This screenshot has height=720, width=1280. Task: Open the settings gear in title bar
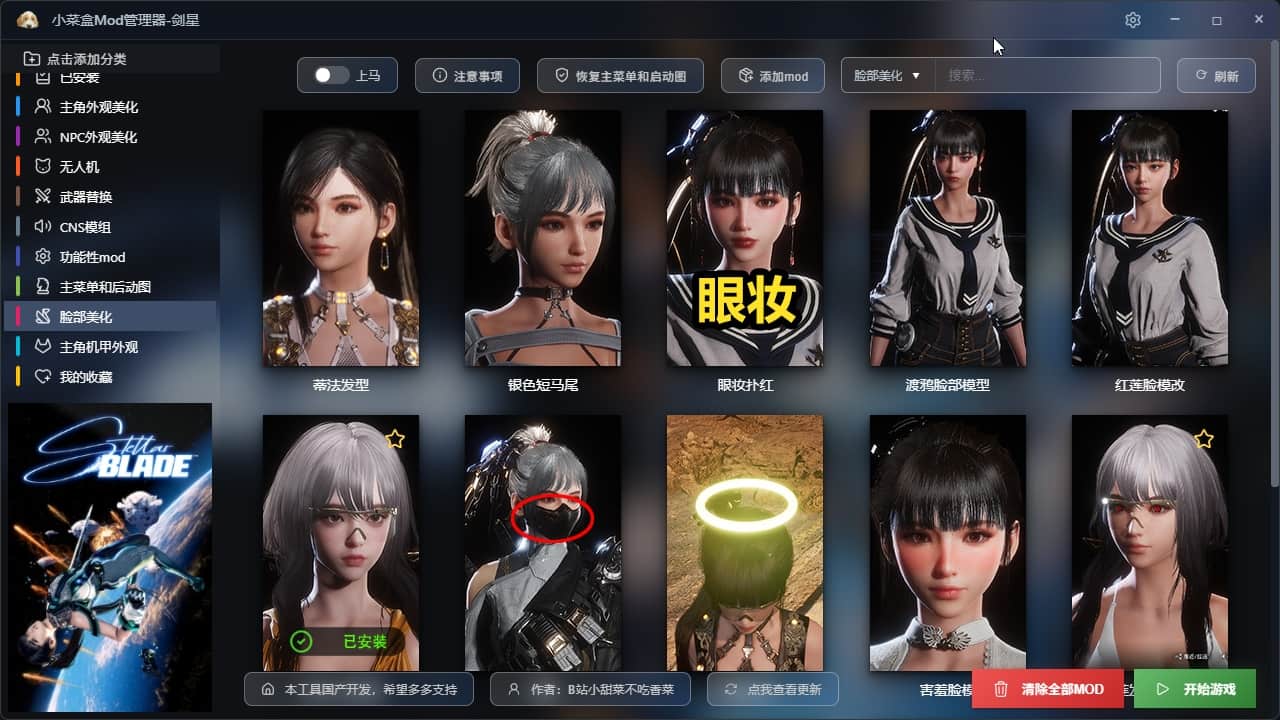(1132, 20)
